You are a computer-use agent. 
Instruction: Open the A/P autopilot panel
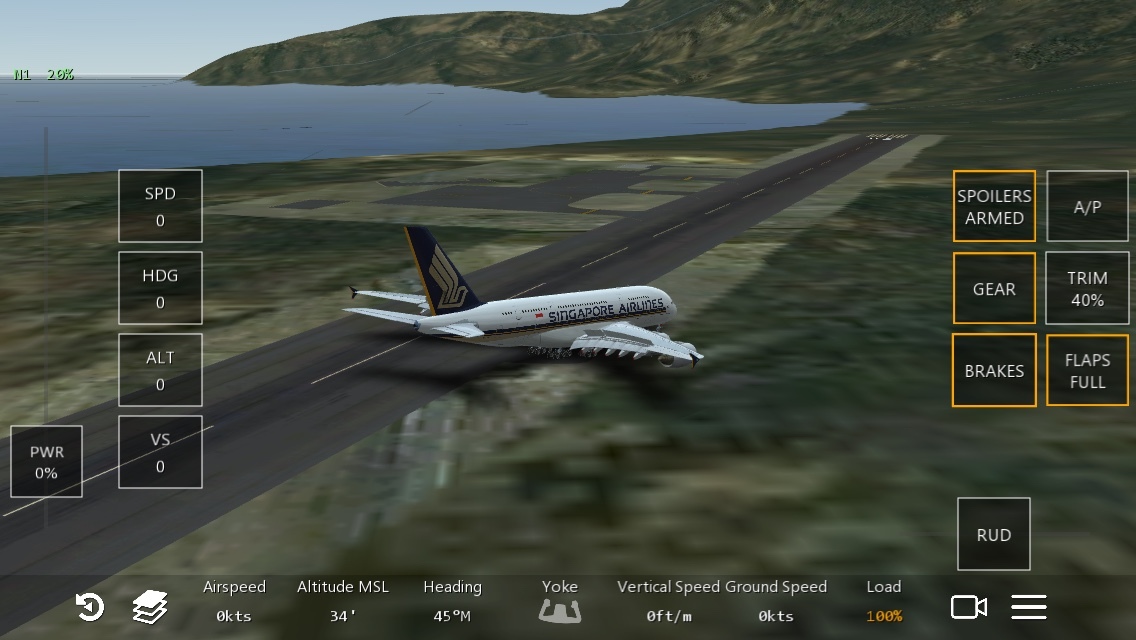[1087, 206]
